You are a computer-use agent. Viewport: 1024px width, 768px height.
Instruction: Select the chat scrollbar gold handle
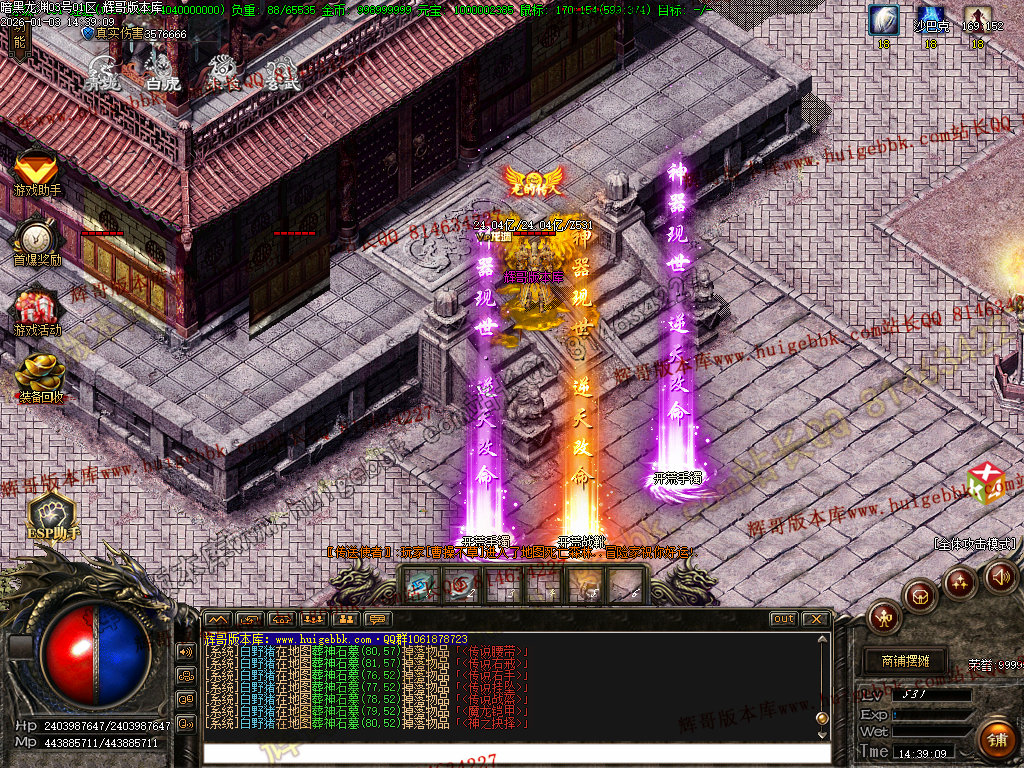pos(822,718)
